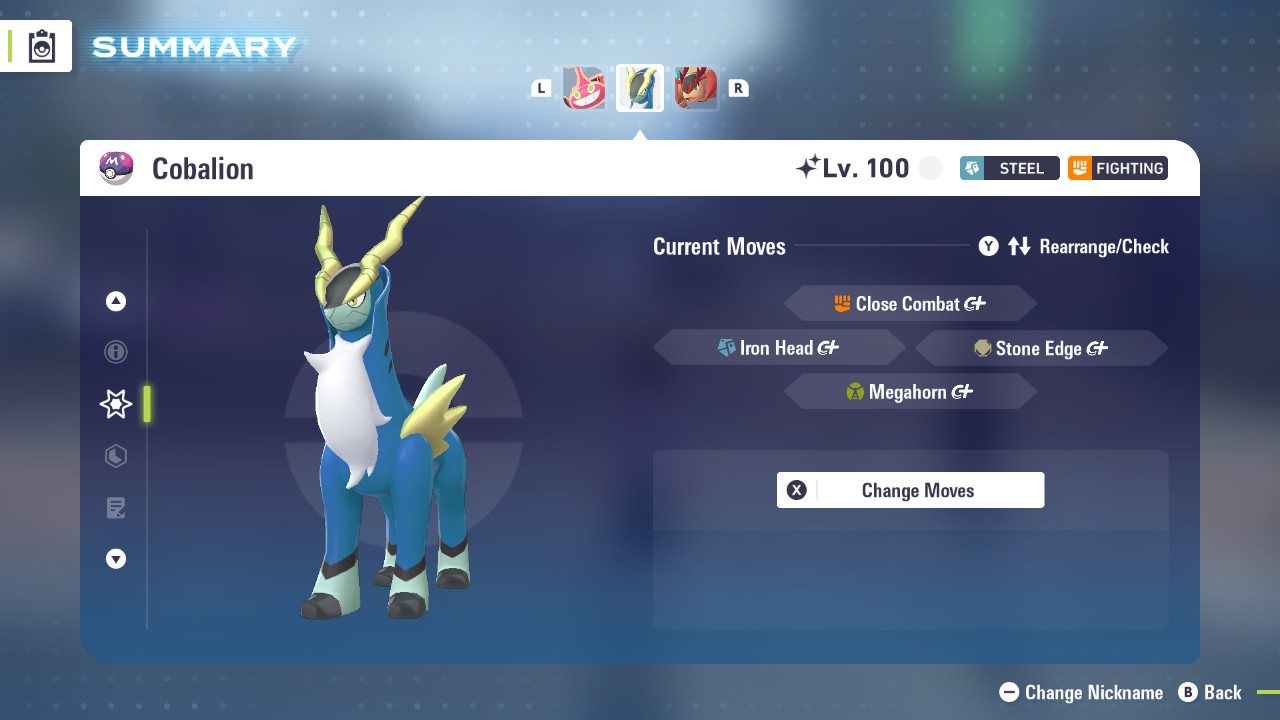This screenshot has width=1280, height=720.
Task: Select the moves star tab
Action: click(x=116, y=404)
